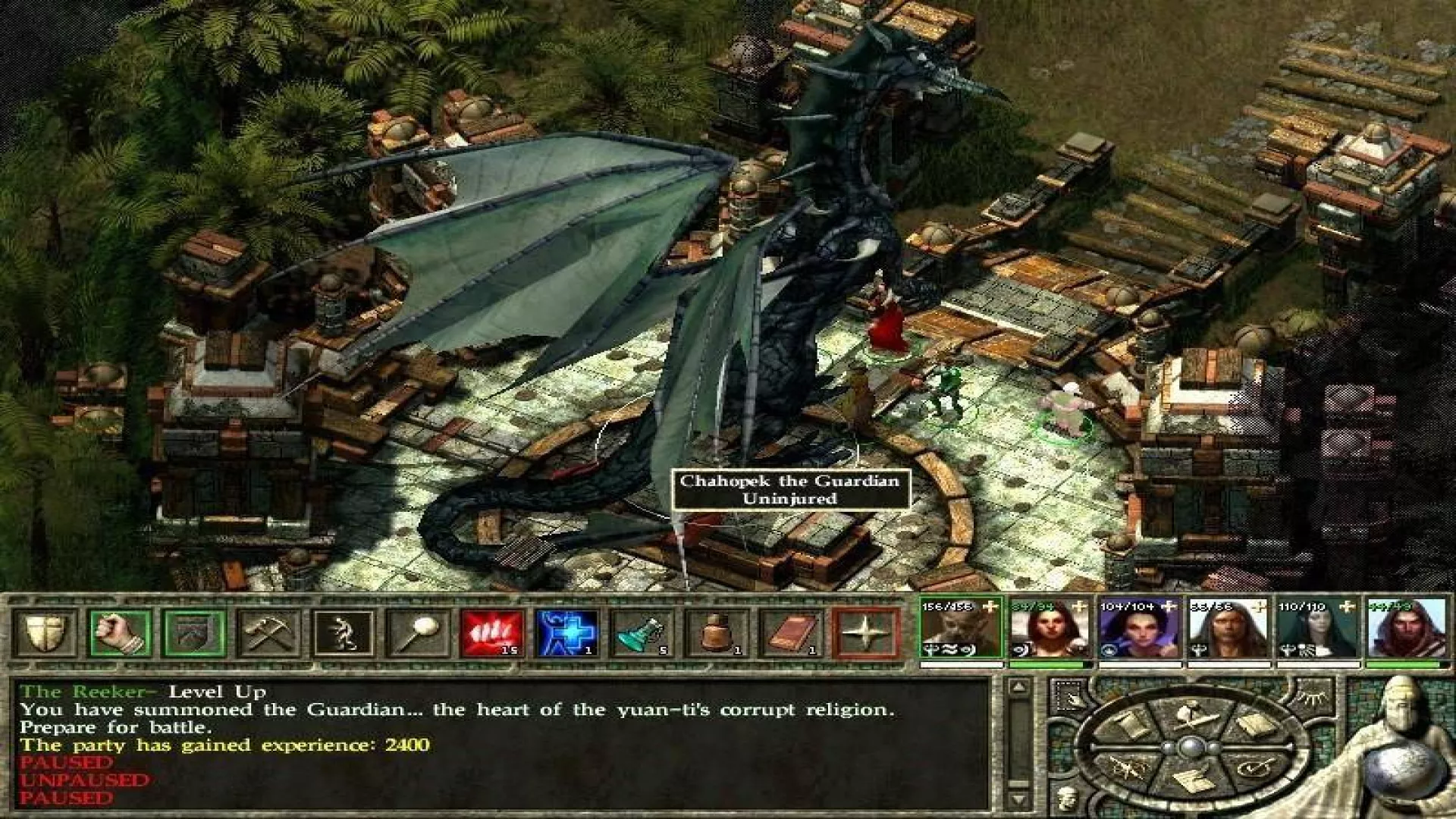Use the teal potion flask item
Viewport: 1456px width, 819px height.
(x=641, y=632)
